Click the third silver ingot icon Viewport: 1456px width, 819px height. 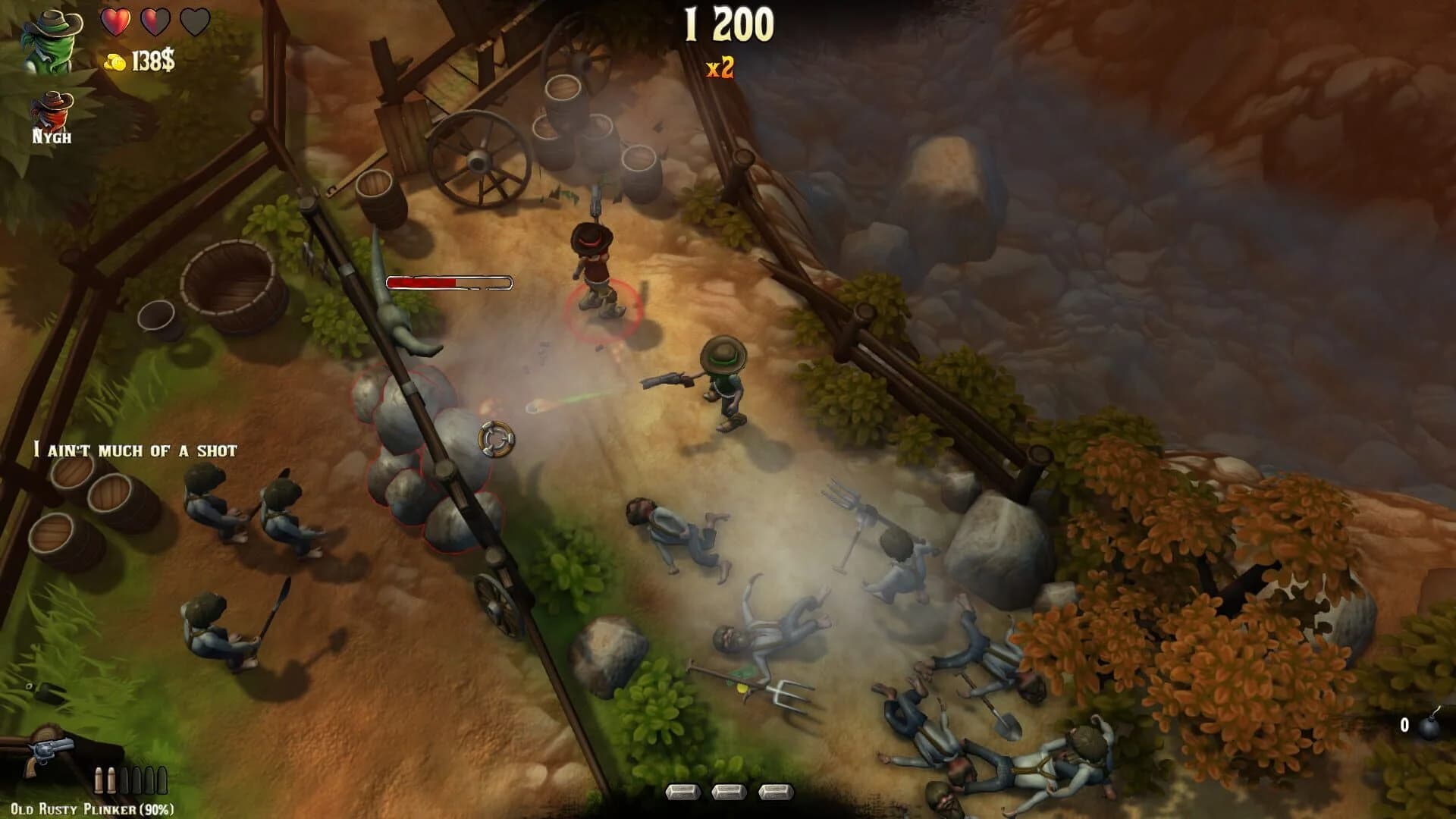(776, 791)
